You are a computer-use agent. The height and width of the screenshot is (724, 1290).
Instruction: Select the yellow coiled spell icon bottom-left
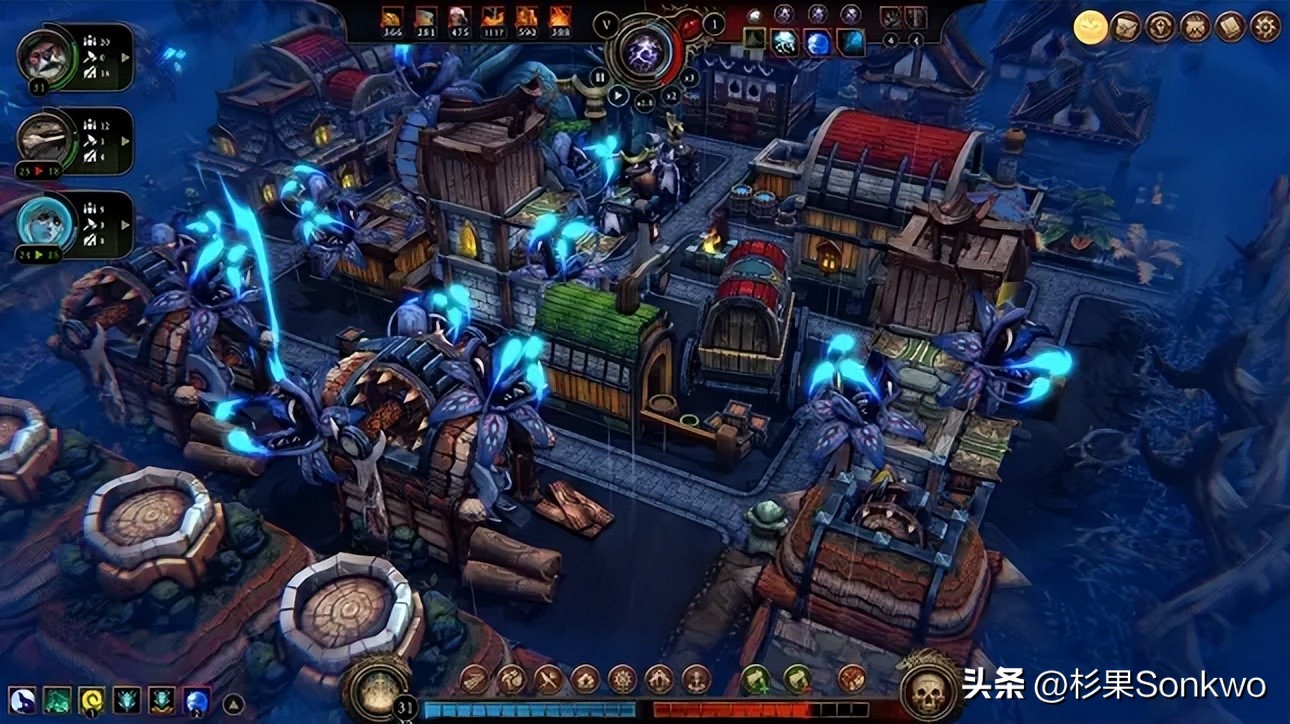tap(90, 700)
